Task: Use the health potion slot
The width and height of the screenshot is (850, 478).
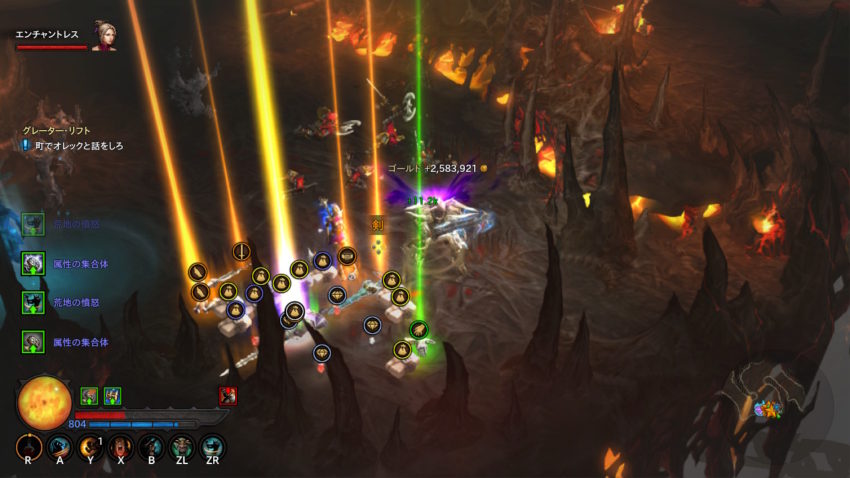Action: click(28, 449)
